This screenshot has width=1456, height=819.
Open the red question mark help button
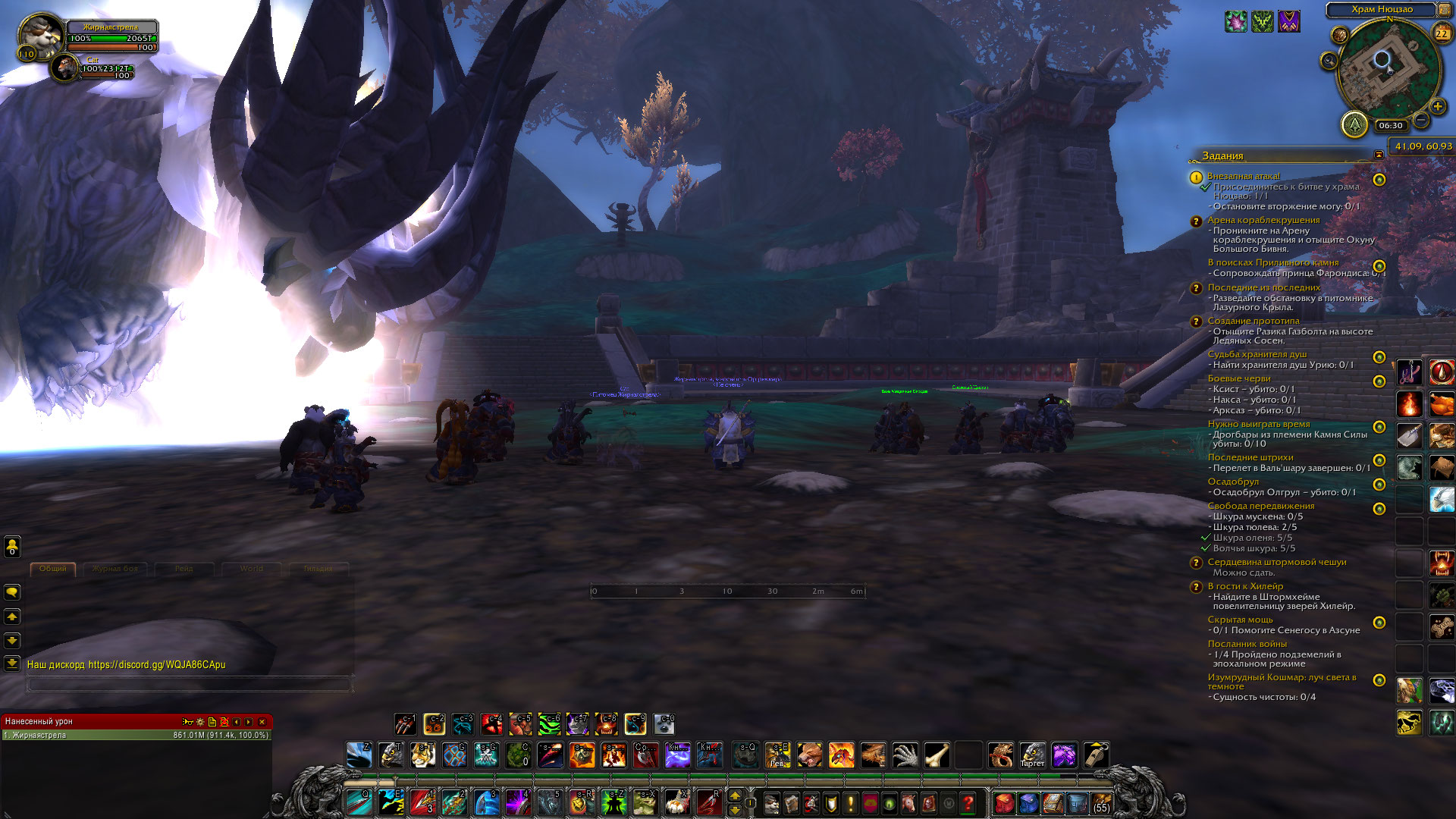click(968, 803)
